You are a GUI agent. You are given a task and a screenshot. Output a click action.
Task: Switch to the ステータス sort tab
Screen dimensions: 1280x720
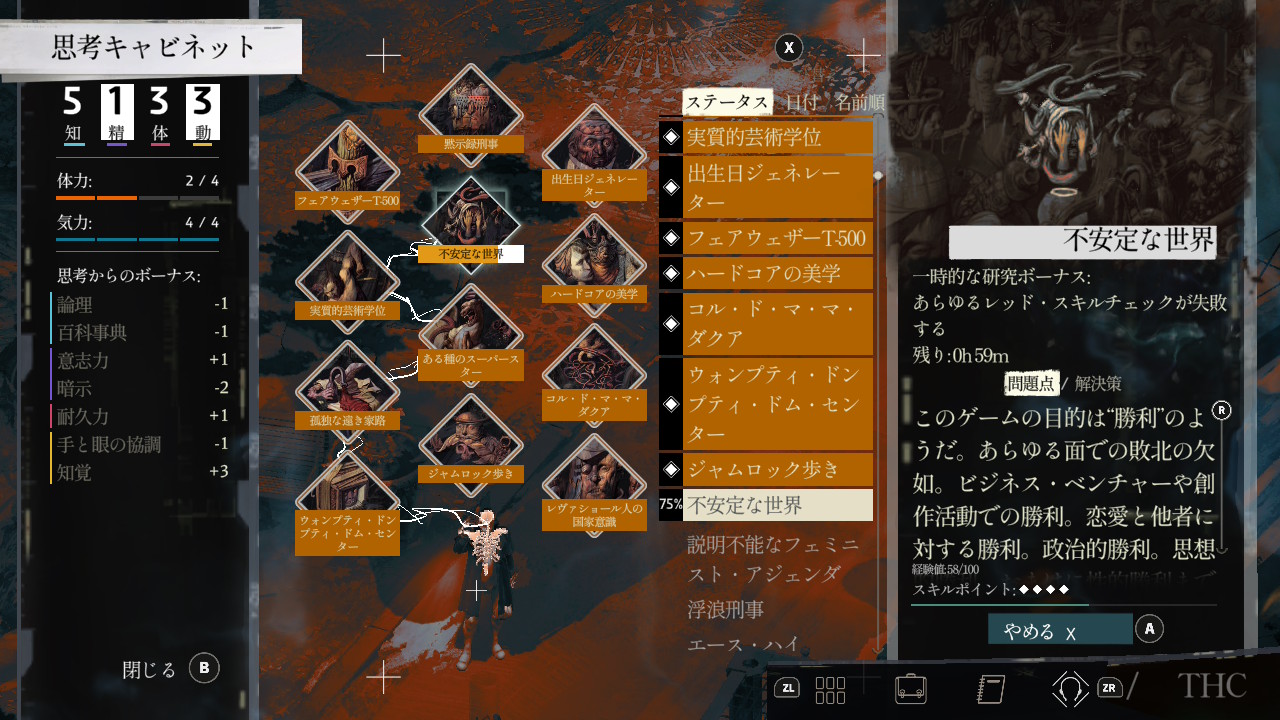pyautogui.click(x=727, y=102)
